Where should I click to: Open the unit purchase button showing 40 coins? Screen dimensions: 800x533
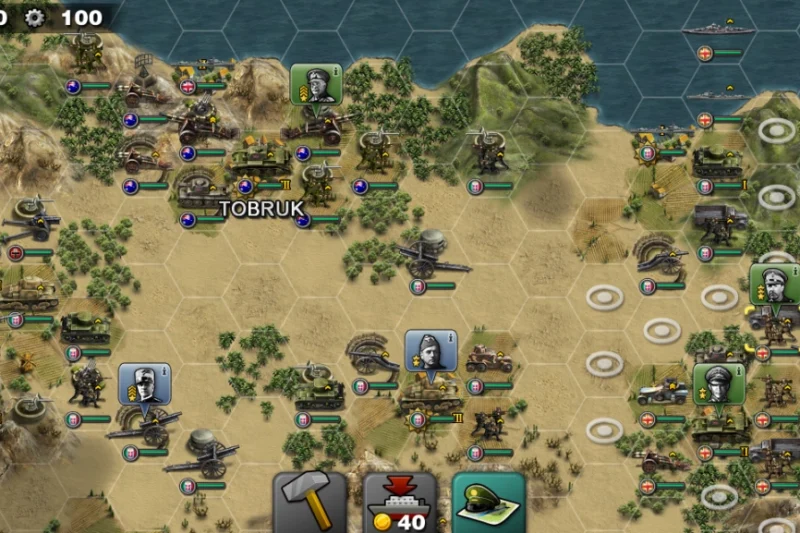pos(400,502)
